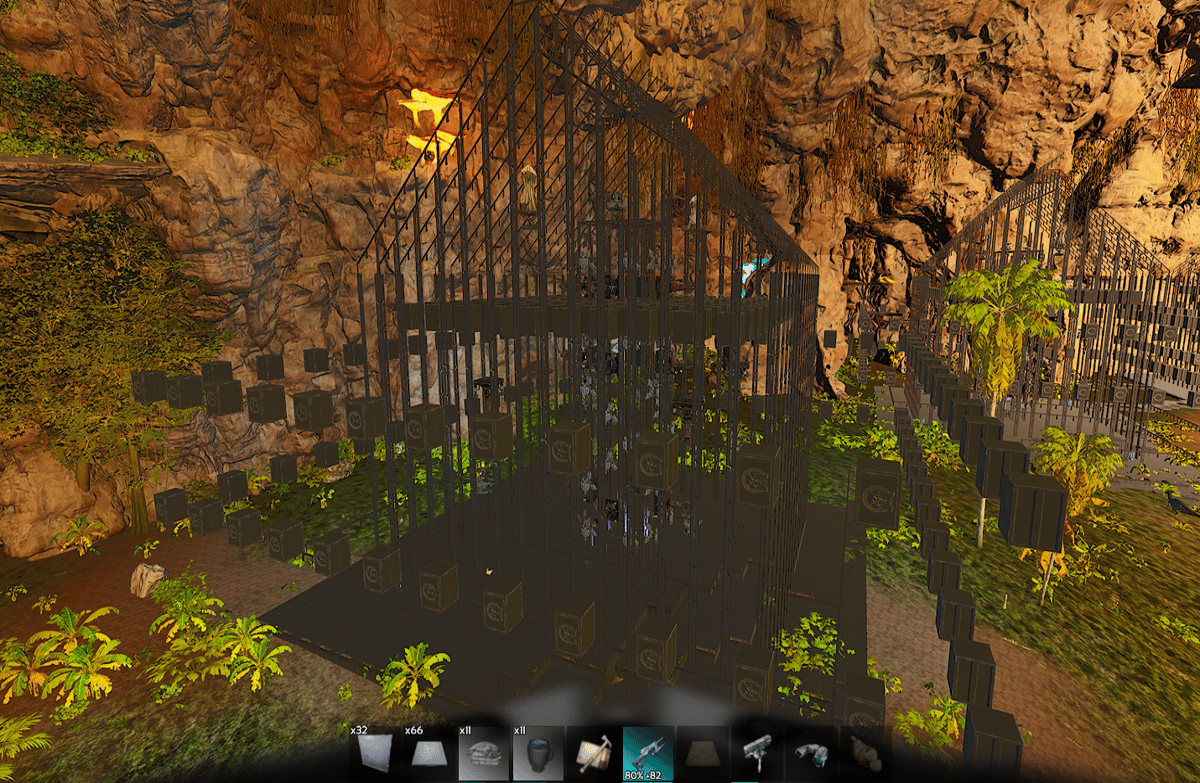Select the silver gauntlet item slot
This screenshot has height=783, width=1200.
point(810,754)
